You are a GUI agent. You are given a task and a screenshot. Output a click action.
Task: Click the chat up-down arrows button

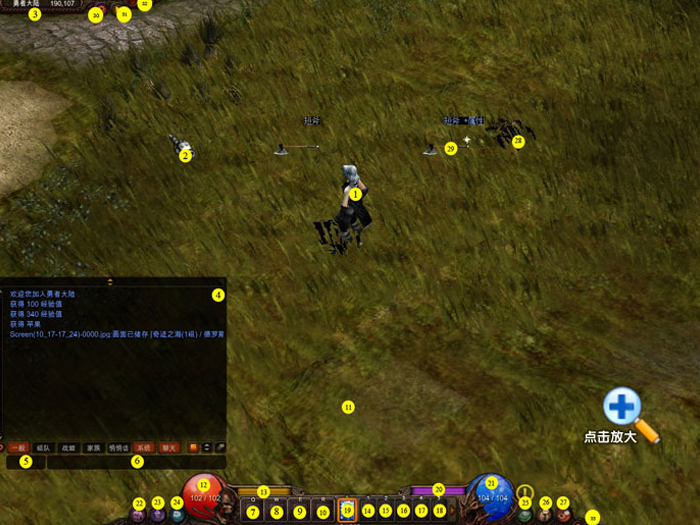click(x=207, y=447)
